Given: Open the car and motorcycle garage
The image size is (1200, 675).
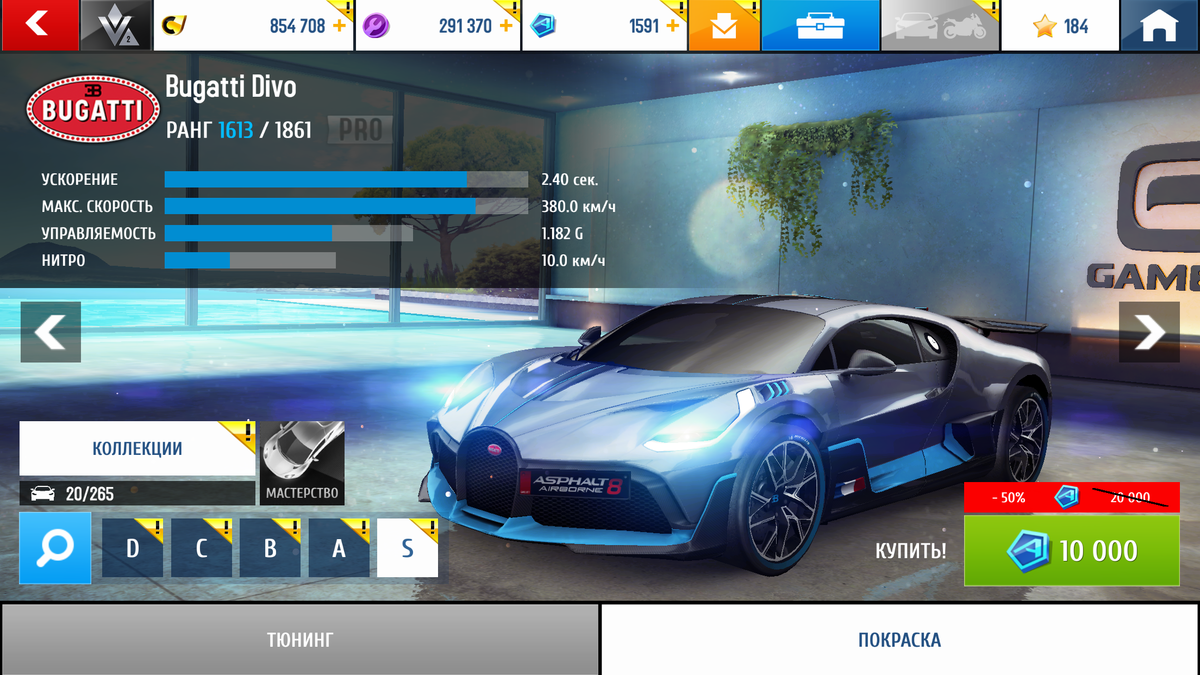Looking at the screenshot, I should 939,26.
